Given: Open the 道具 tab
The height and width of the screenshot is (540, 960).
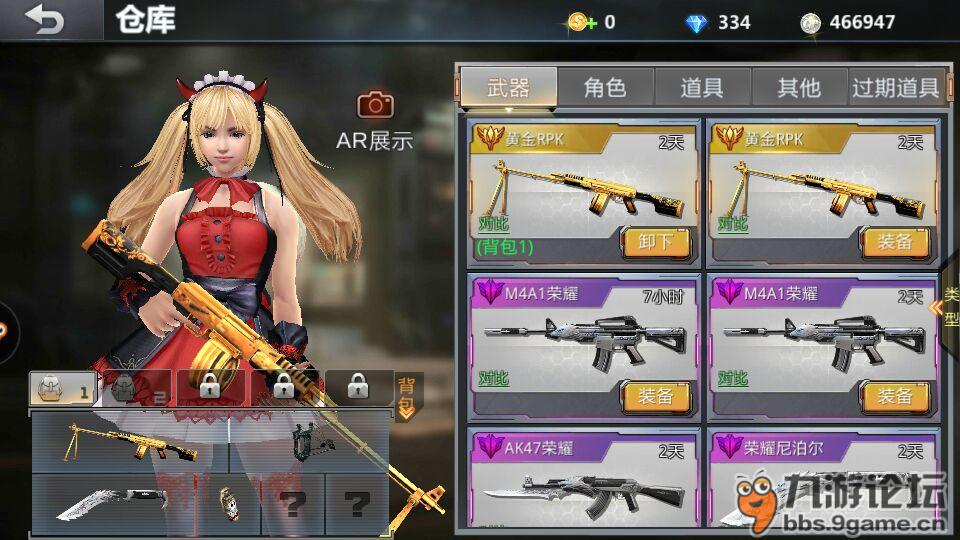Looking at the screenshot, I should pyautogui.click(x=701, y=88).
